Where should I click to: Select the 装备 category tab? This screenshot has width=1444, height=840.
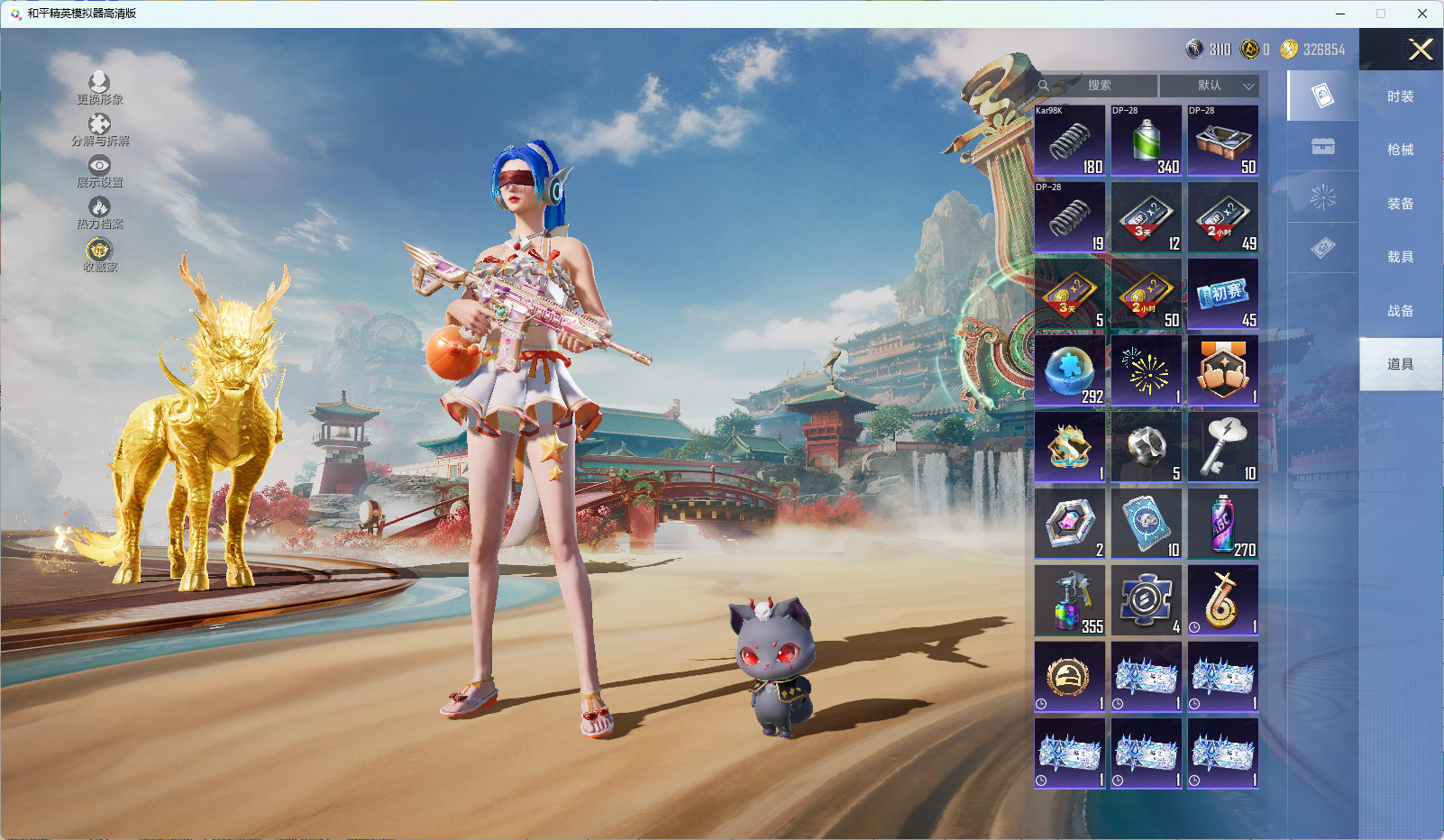tap(1400, 204)
